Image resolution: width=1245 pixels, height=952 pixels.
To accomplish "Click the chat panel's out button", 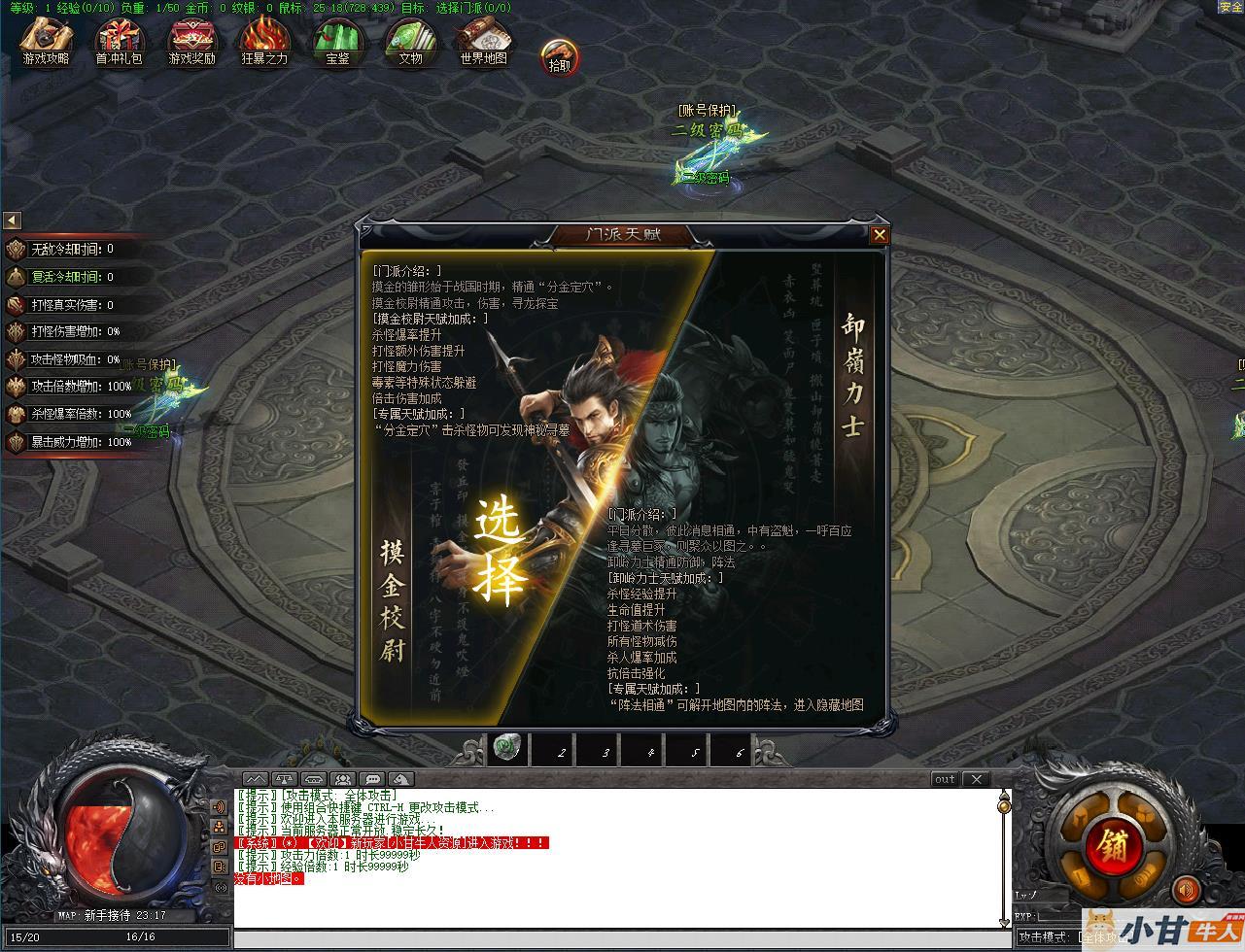I will [x=945, y=779].
